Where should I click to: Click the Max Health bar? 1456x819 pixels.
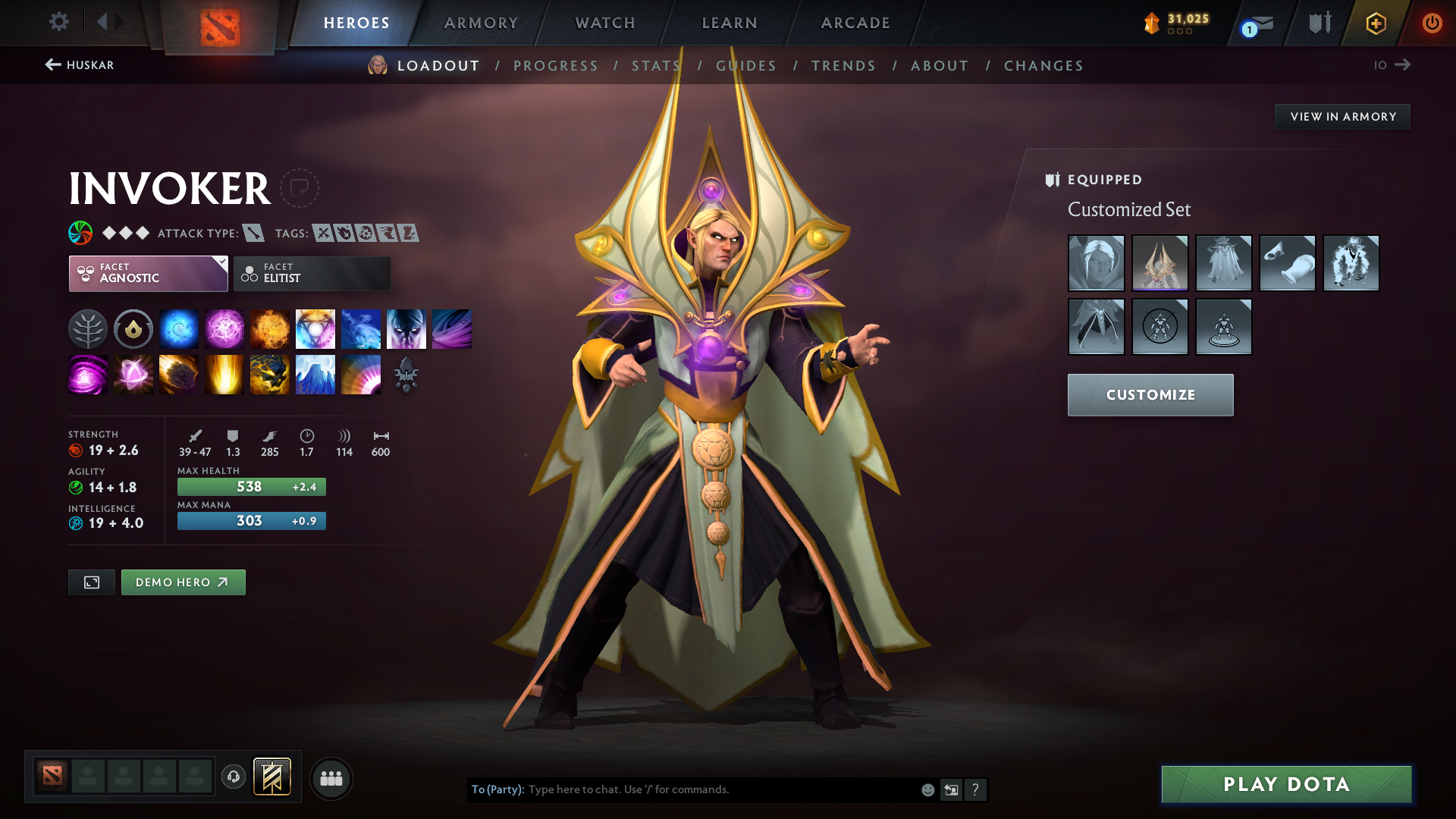(251, 486)
